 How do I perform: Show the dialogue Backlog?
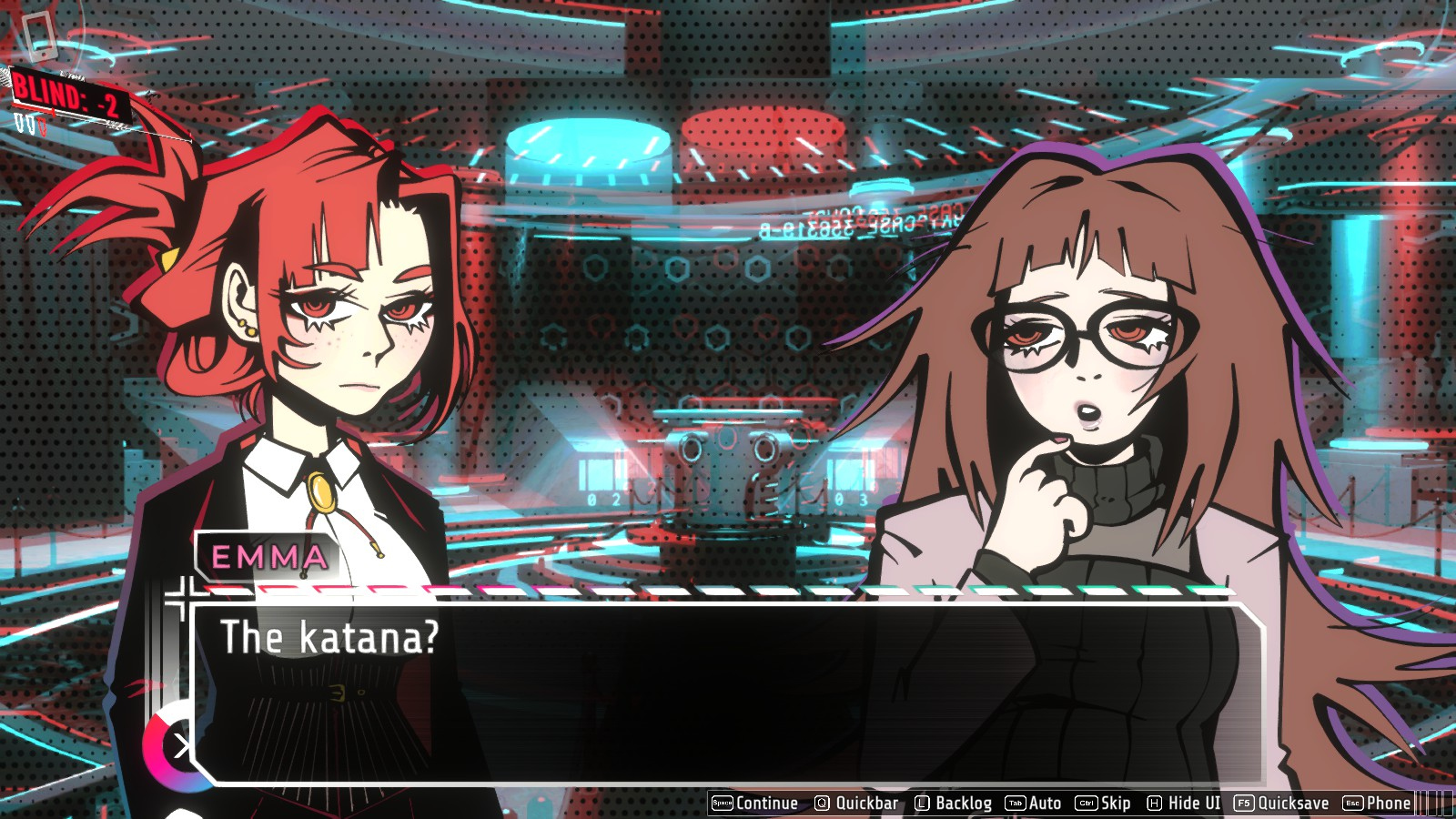(953, 803)
